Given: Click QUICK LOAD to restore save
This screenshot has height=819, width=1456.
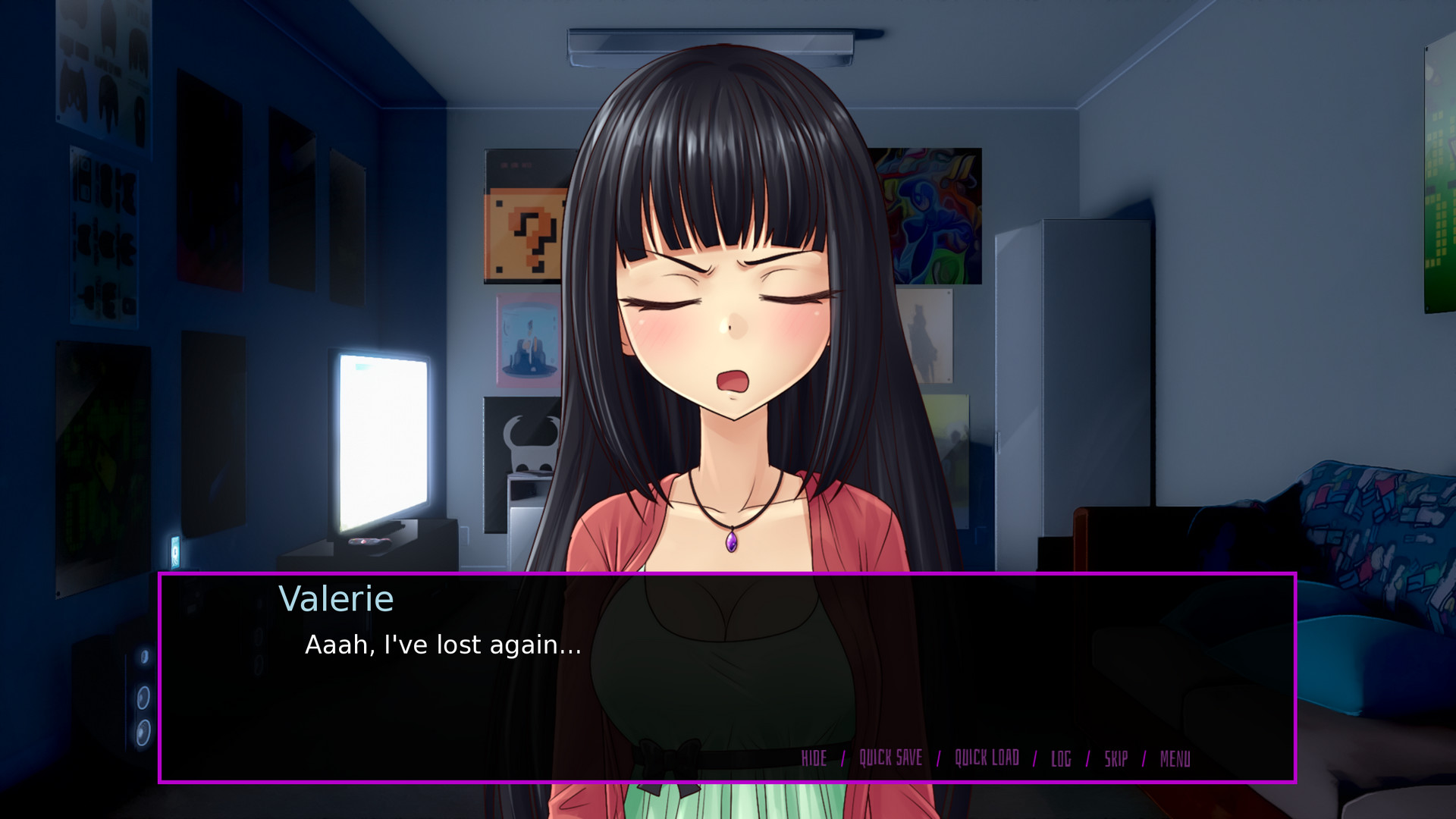Looking at the screenshot, I should click(987, 758).
